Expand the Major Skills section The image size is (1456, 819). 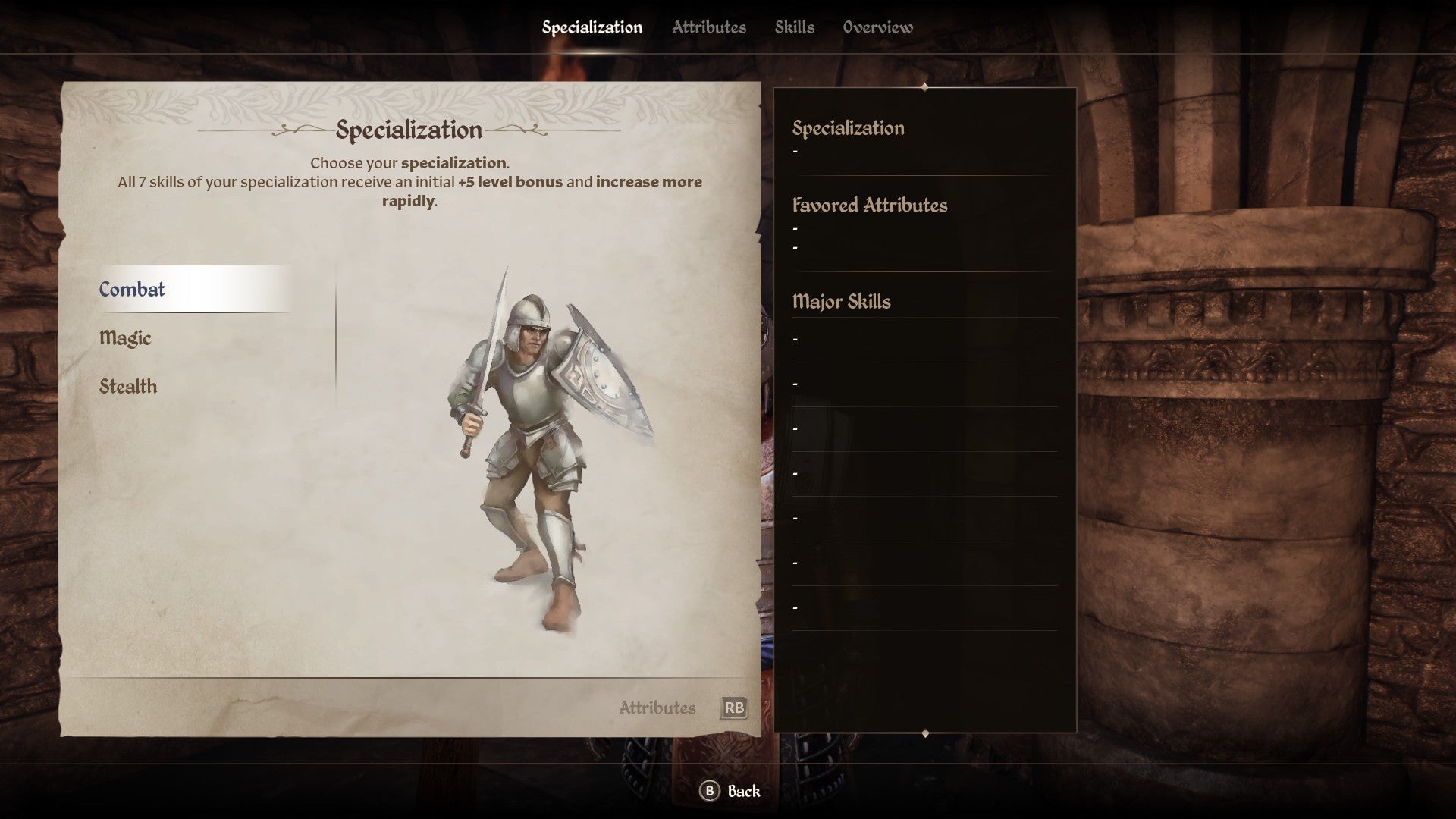(x=843, y=301)
